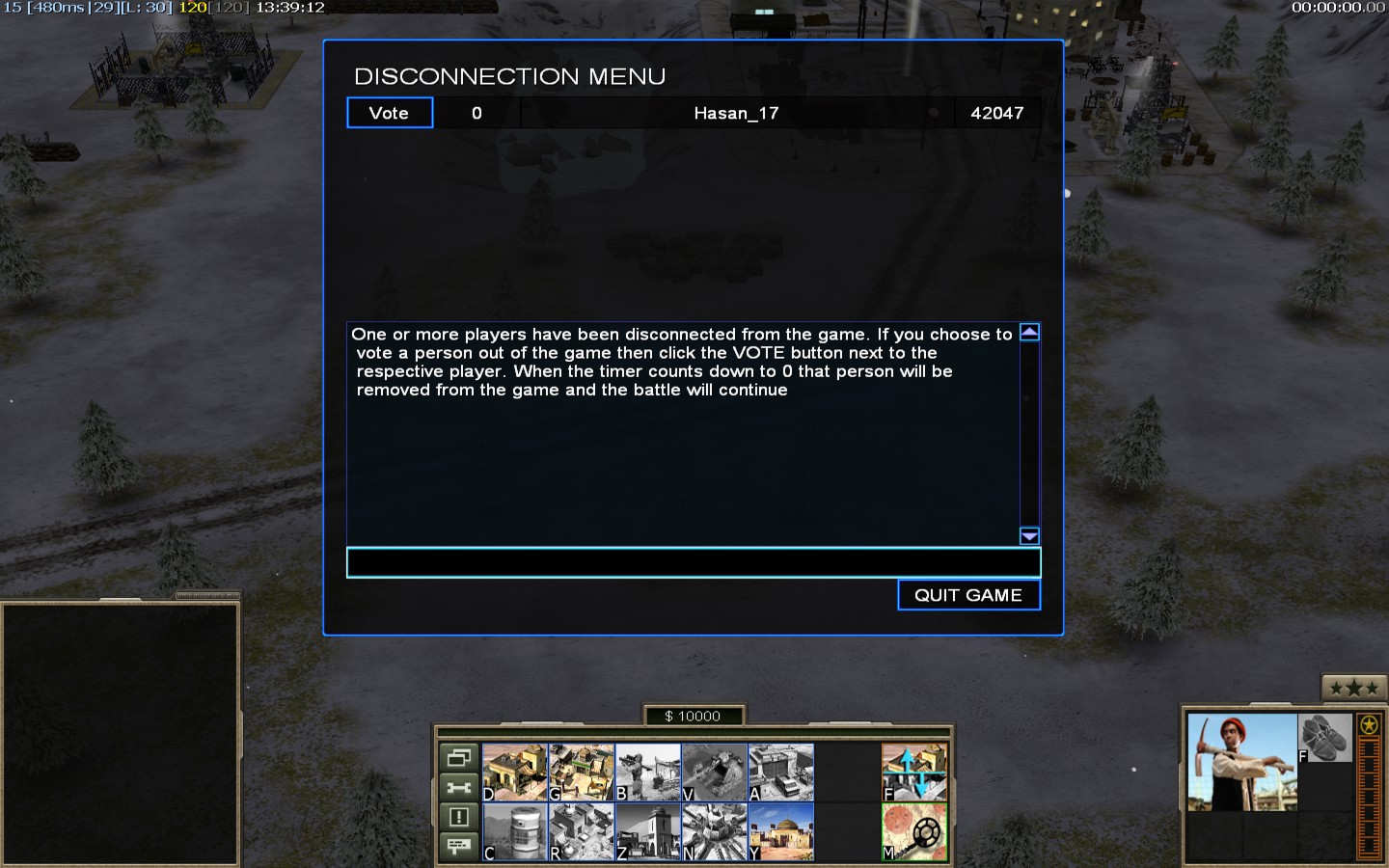The width and height of the screenshot is (1389, 868).
Task: Click the worker shoes upgrade icon
Action: pos(1325,739)
